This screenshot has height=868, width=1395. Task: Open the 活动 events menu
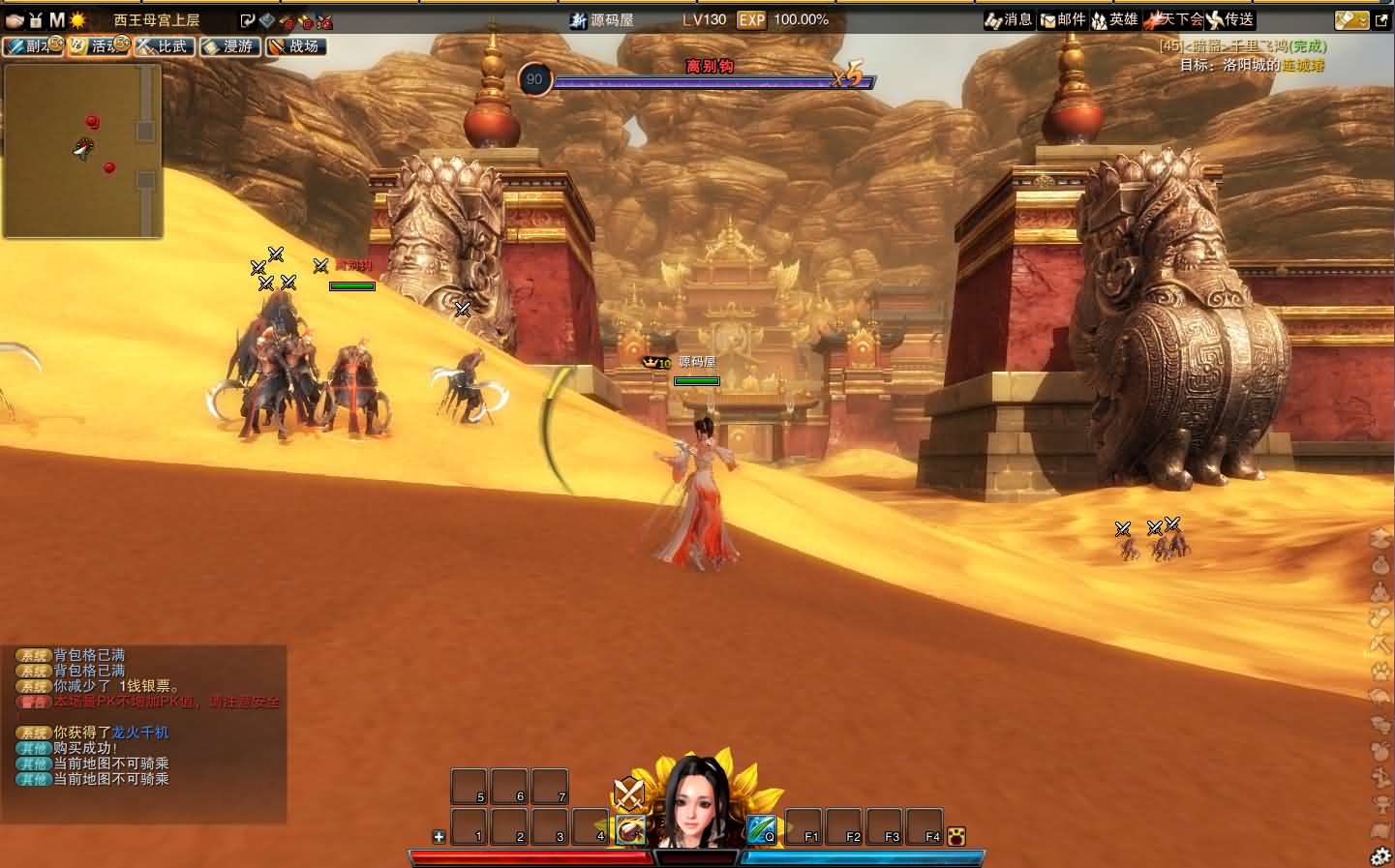pos(98,45)
